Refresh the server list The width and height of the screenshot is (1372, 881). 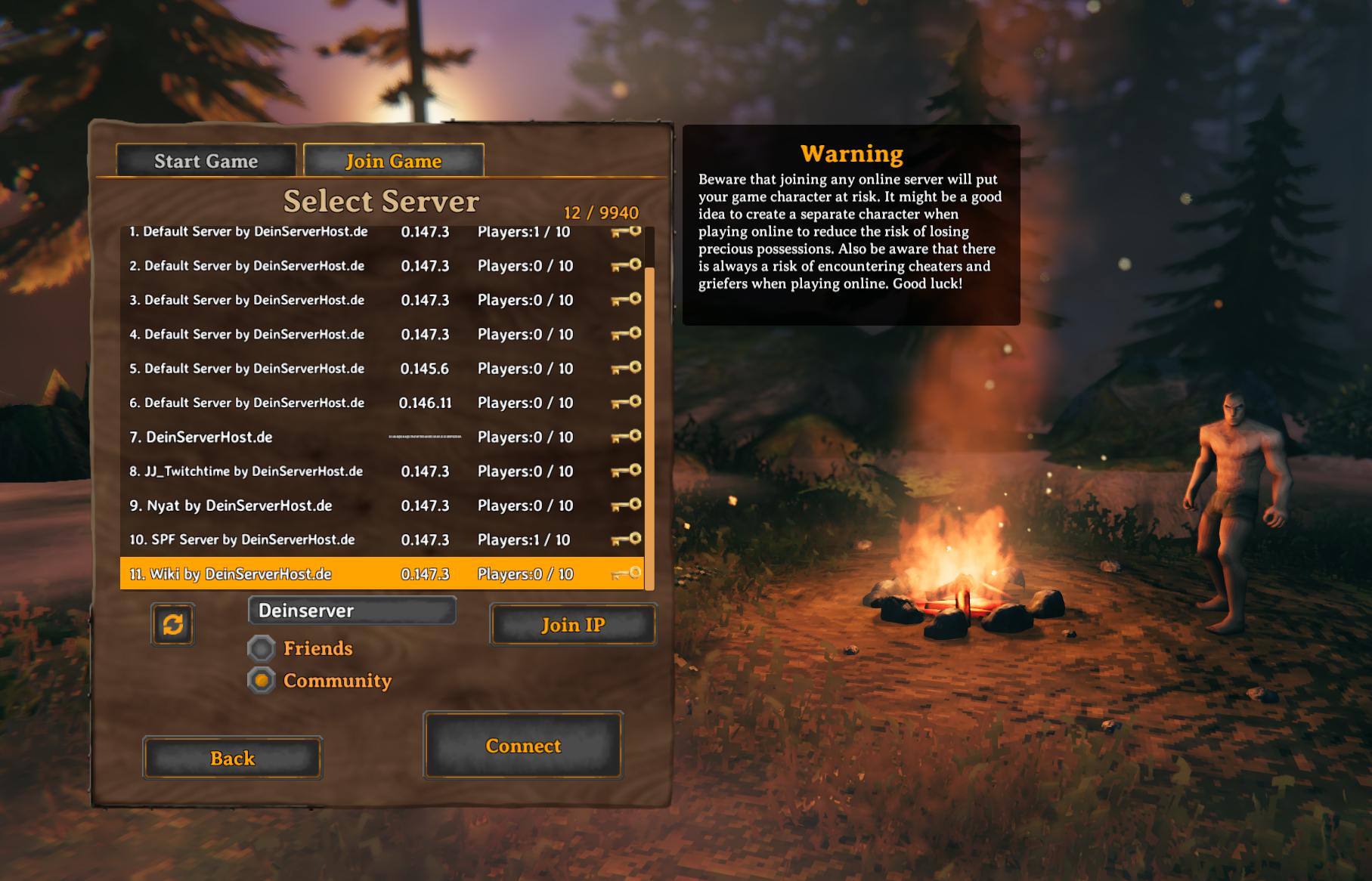pyautogui.click(x=172, y=625)
